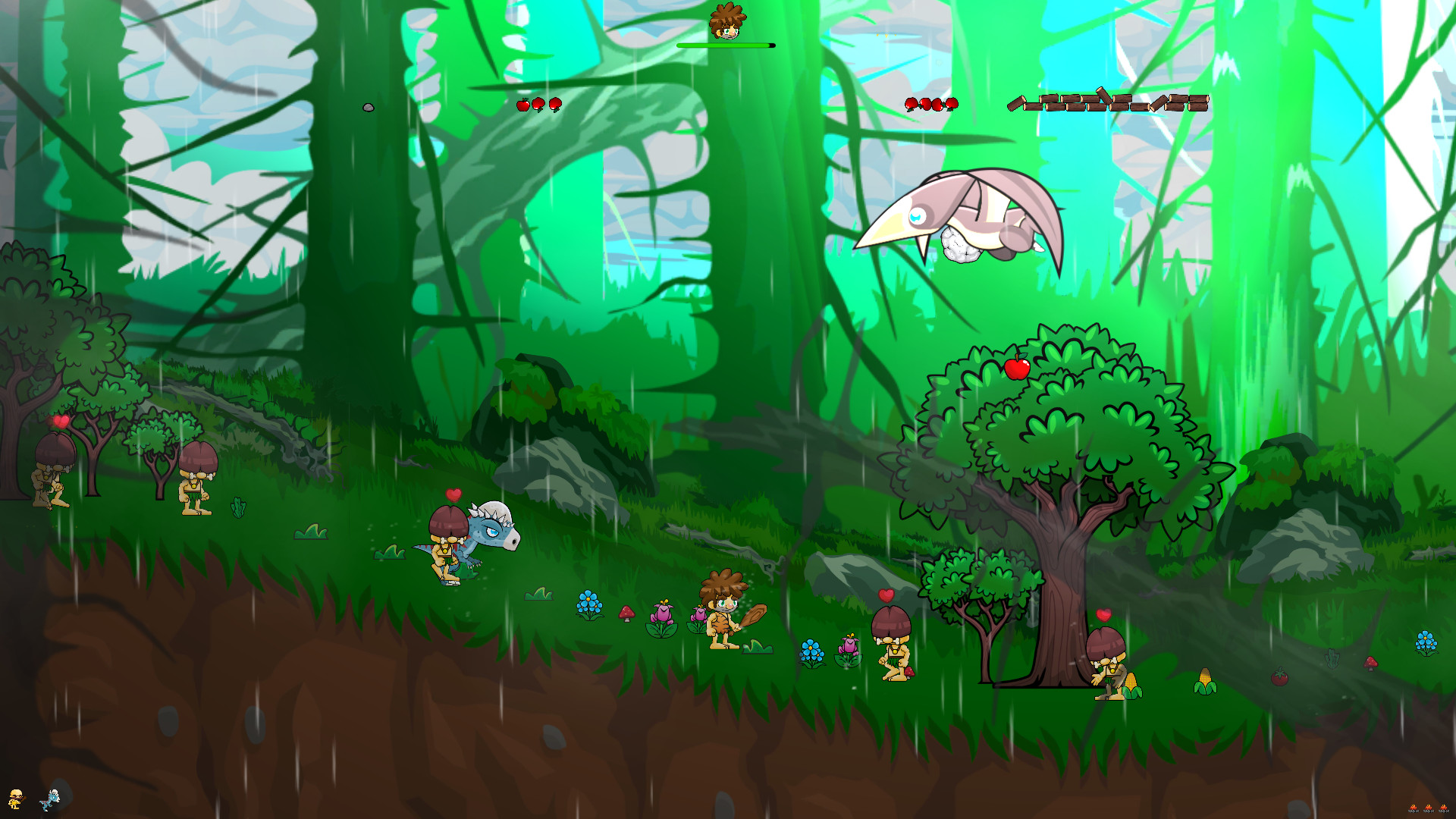Click the red mushroom near the pink flowers
This screenshot has width=1456, height=819.
click(x=626, y=613)
